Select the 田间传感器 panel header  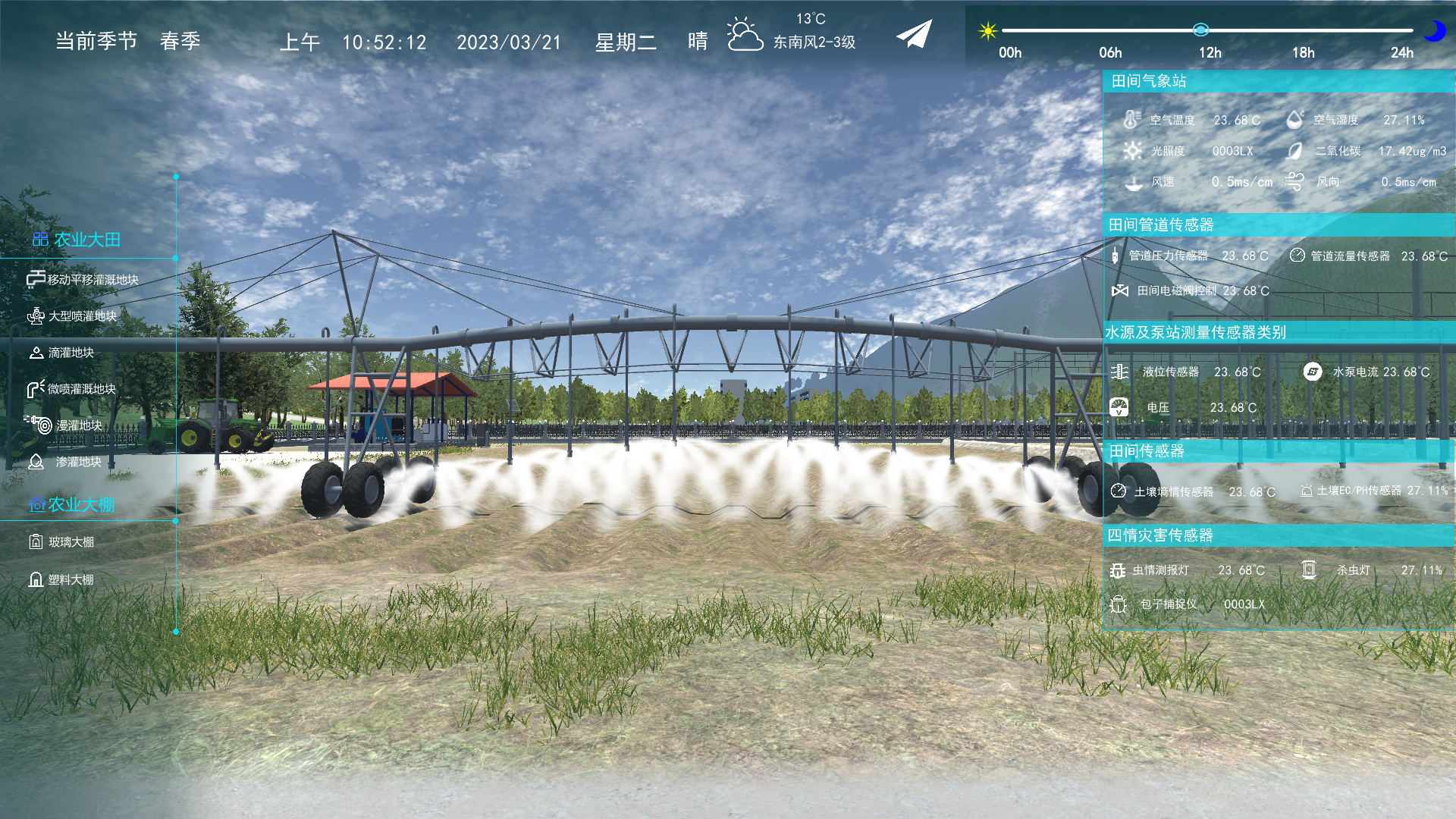(1147, 452)
